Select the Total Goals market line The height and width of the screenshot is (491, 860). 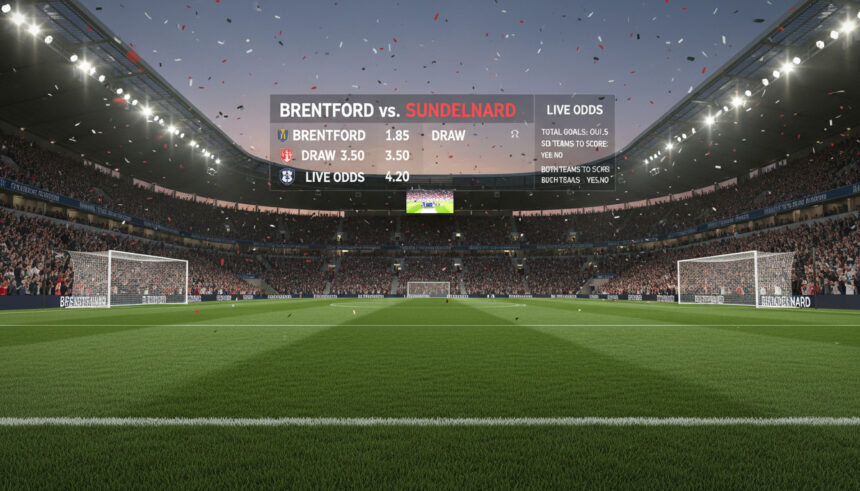[x=575, y=132]
